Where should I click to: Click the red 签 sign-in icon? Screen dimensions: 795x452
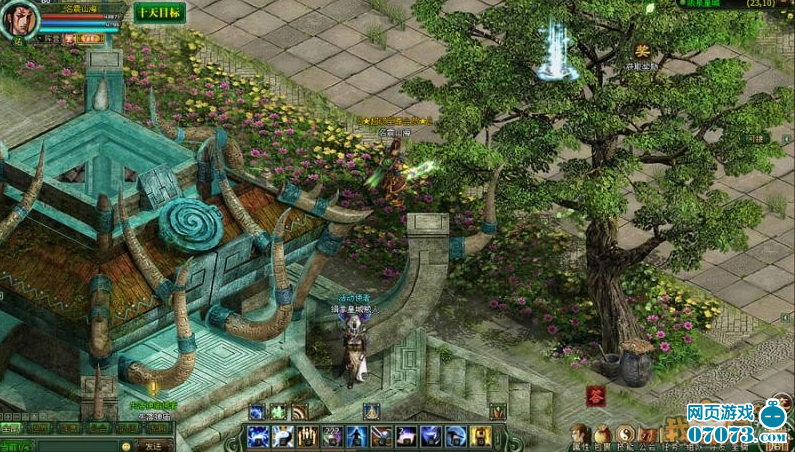[597, 394]
